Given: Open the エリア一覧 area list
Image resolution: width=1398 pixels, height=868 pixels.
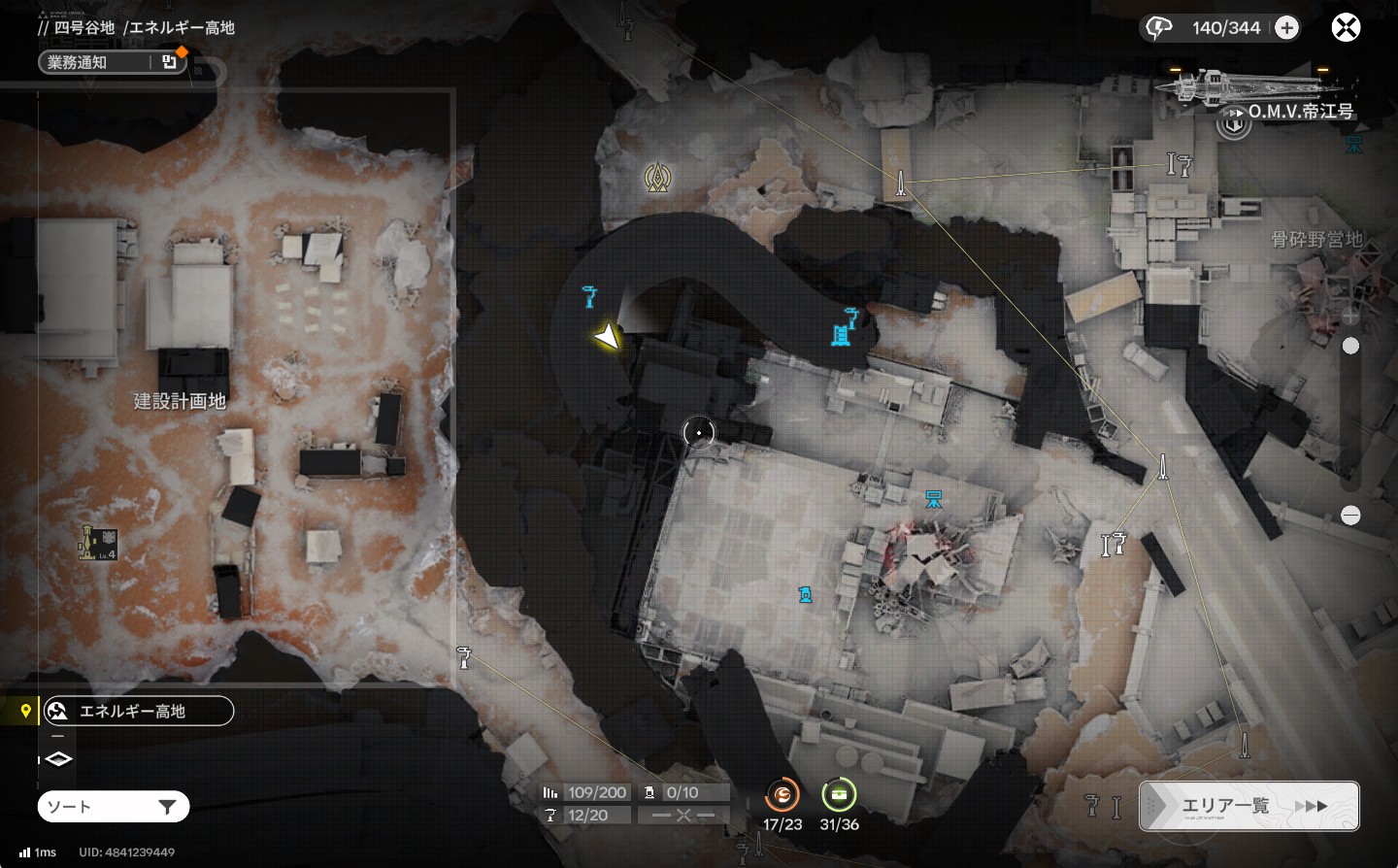Looking at the screenshot, I should pos(1248,806).
